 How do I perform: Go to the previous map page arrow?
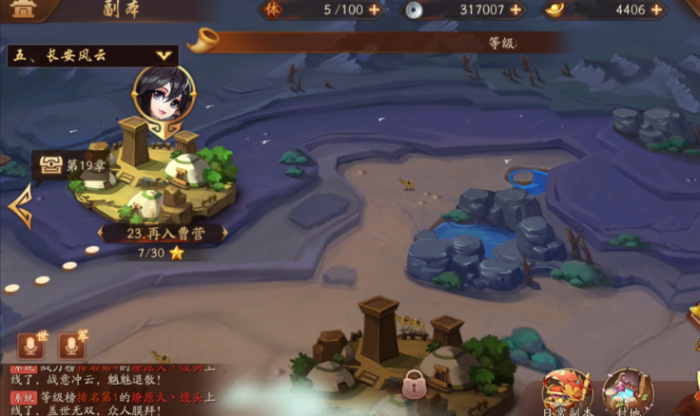pyautogui.click(x=19, y=205)
